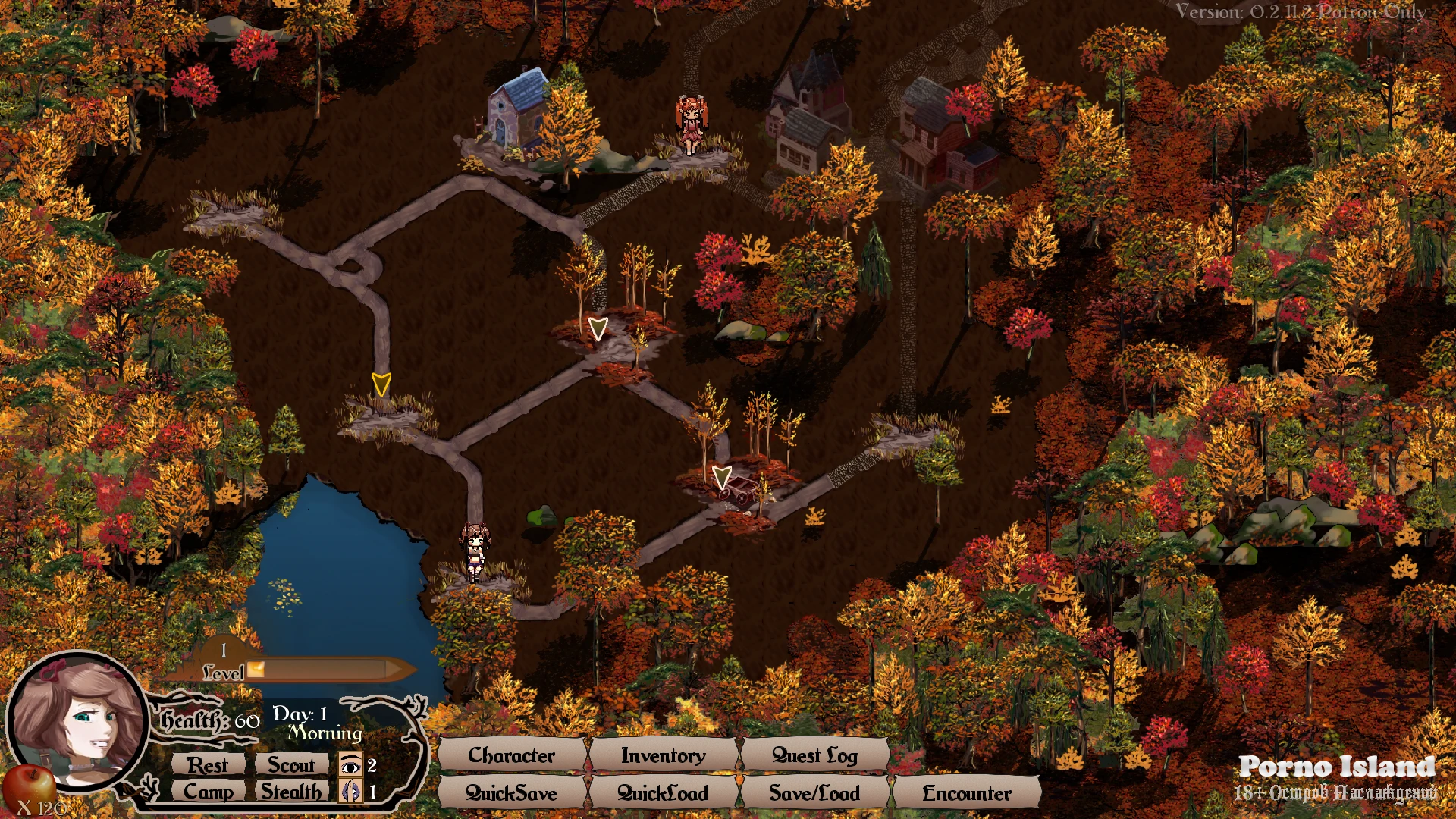Open the Save/Load menu
The width and height of the screenshot is (1456, 819).
pyautogui.click(x=814, y=793)
